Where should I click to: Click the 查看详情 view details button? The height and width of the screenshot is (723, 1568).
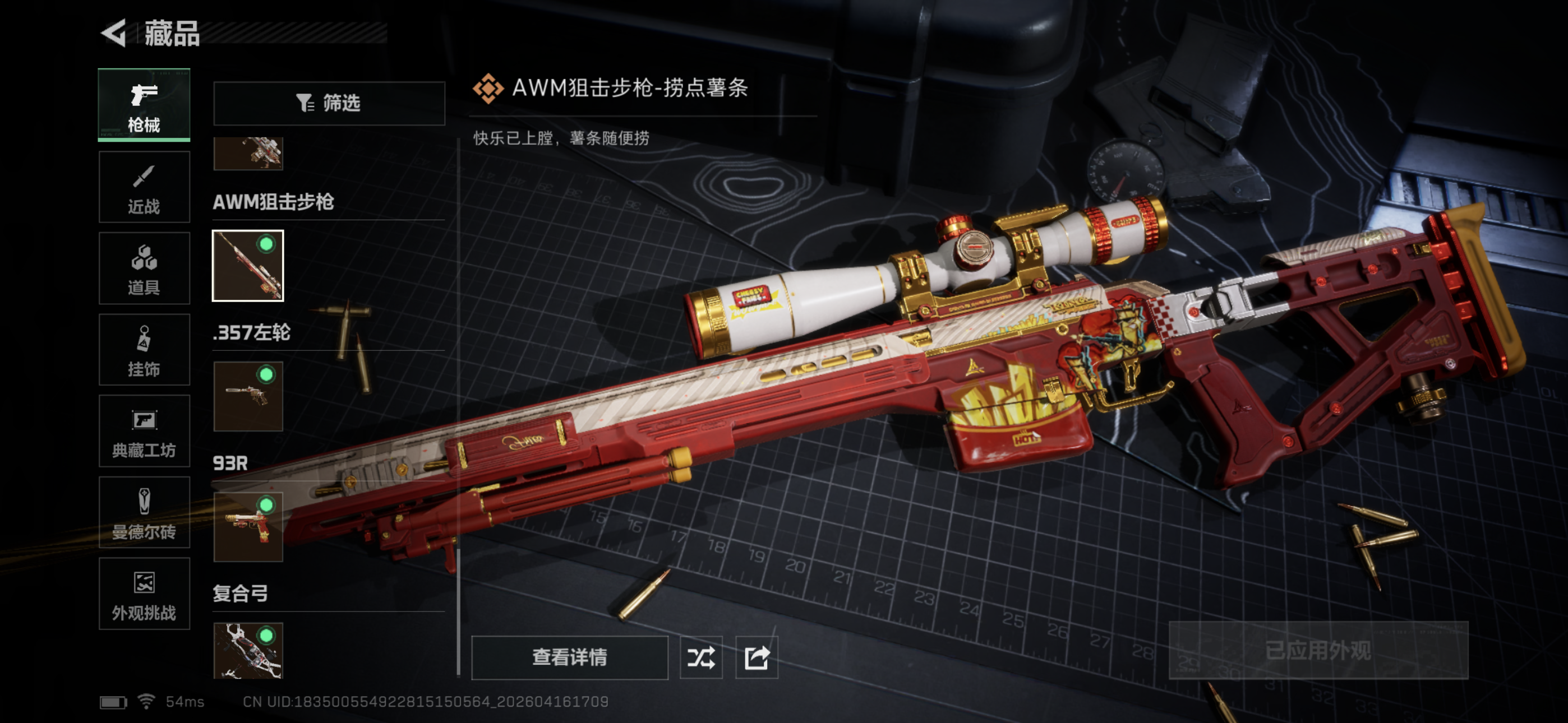tap(569, 657)
